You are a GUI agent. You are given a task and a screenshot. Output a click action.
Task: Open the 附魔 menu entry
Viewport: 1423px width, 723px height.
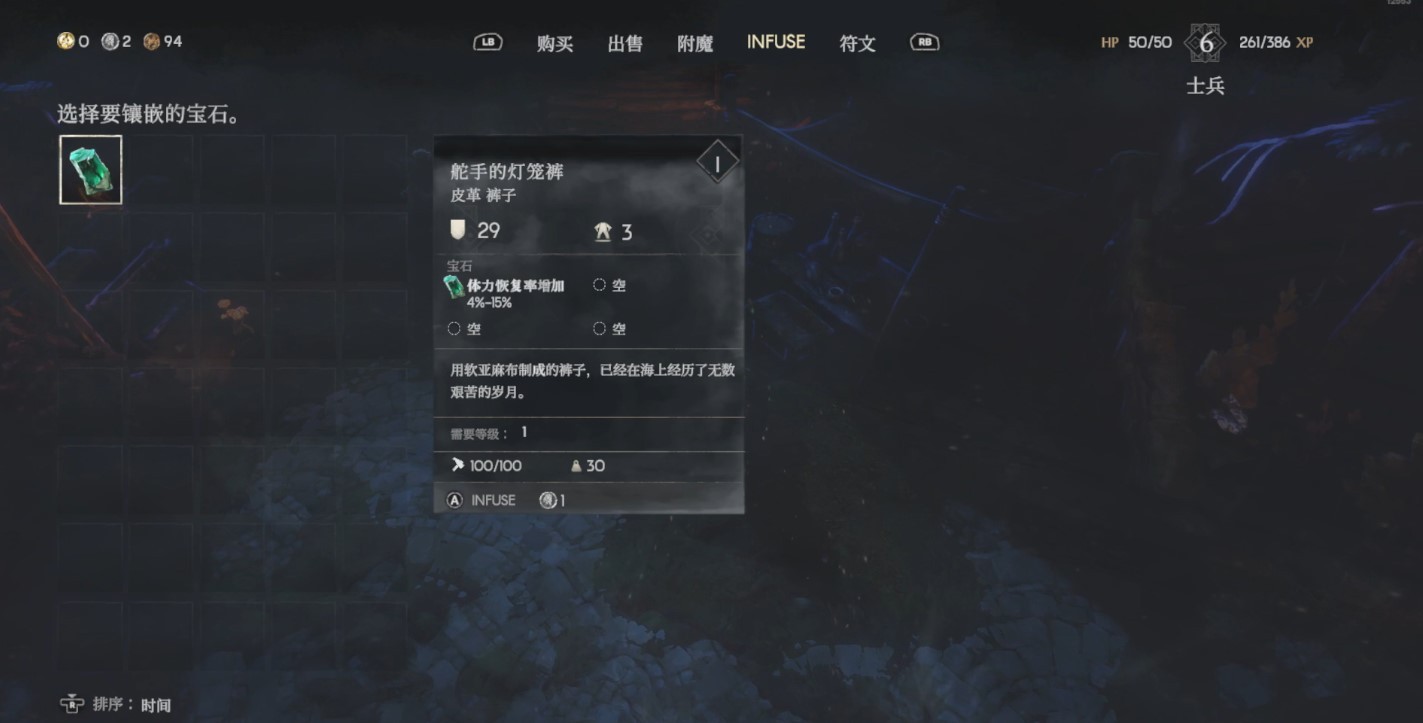tap(695, 43)
